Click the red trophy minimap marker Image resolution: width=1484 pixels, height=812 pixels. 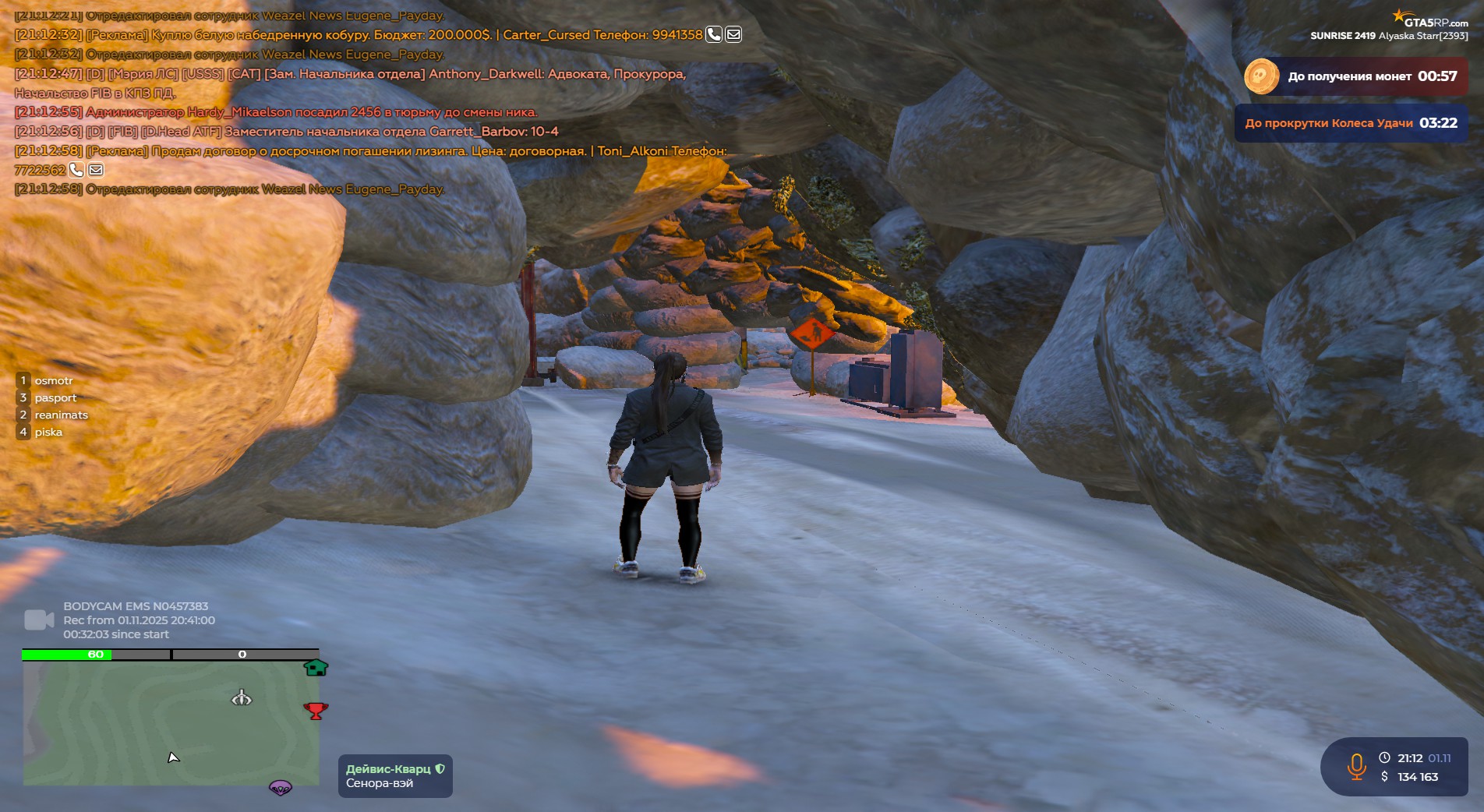(316, 711)
